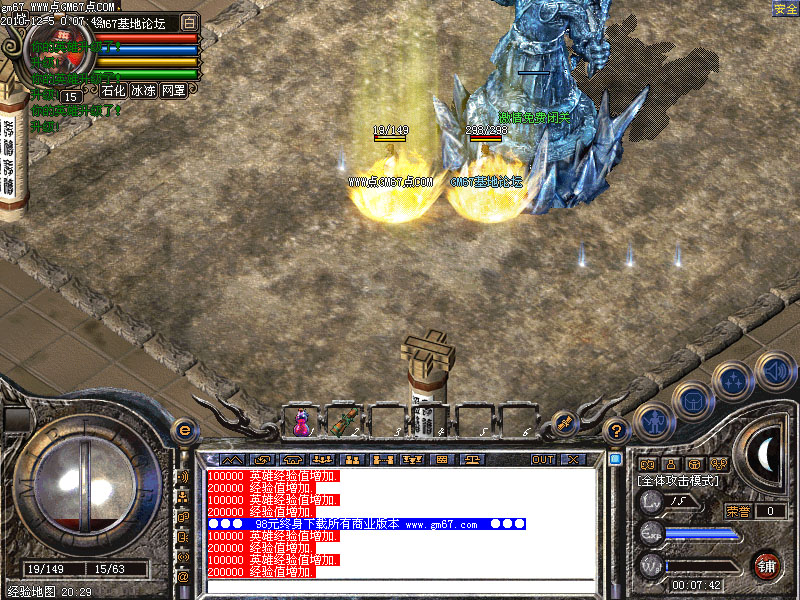Click the 白 button on hero panel
Viewport: 800px width, 600px height.
click(x=190, y=22)
